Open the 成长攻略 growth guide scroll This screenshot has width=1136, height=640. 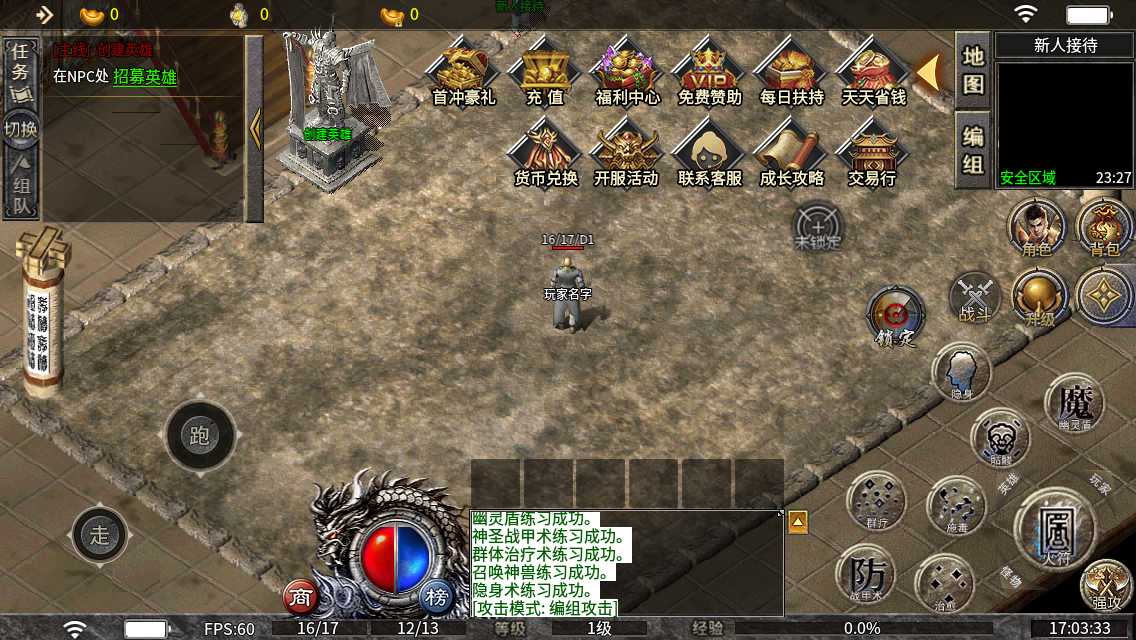coord(791,155)
